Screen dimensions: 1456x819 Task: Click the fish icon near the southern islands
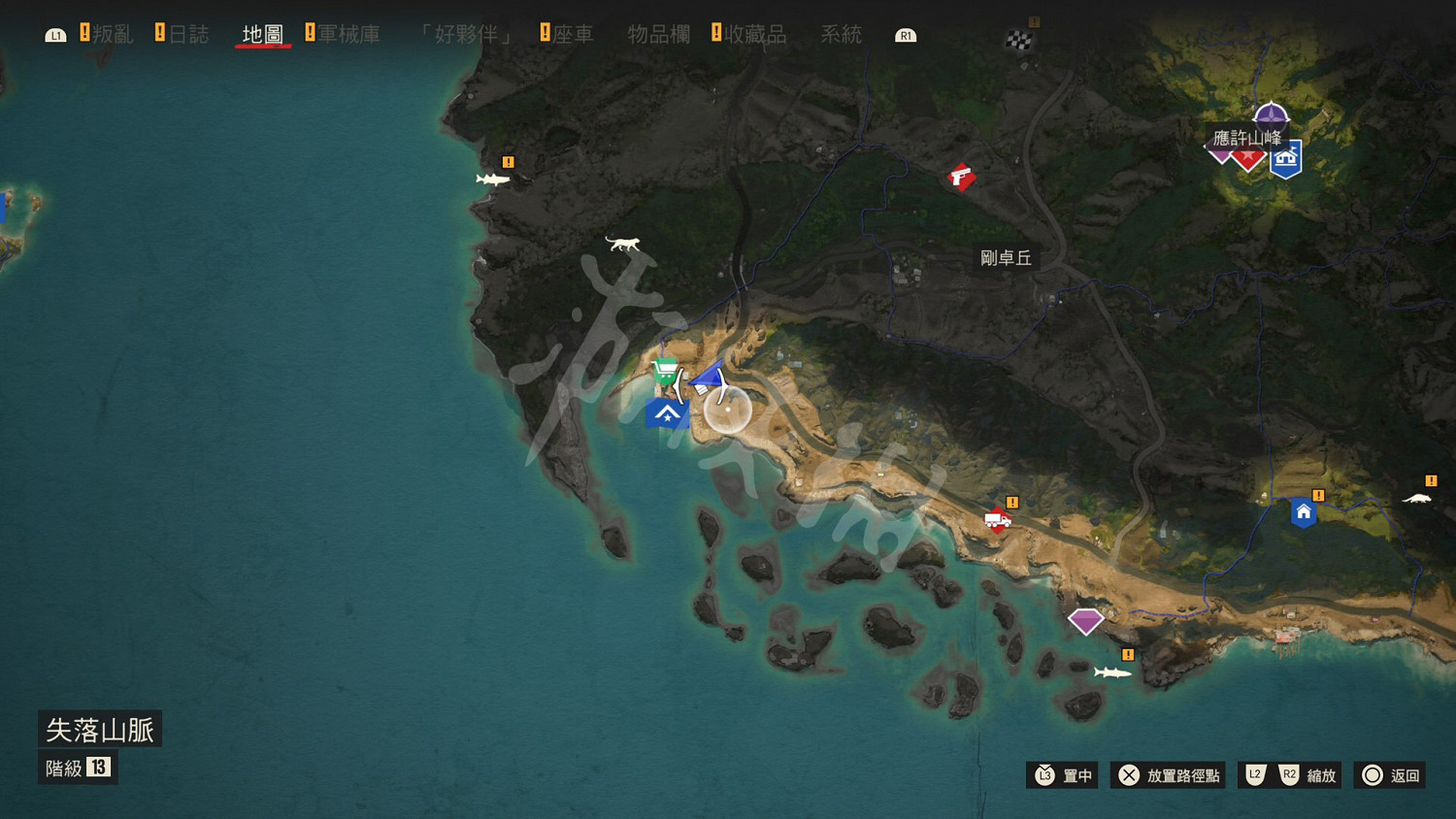[1112, 671]
